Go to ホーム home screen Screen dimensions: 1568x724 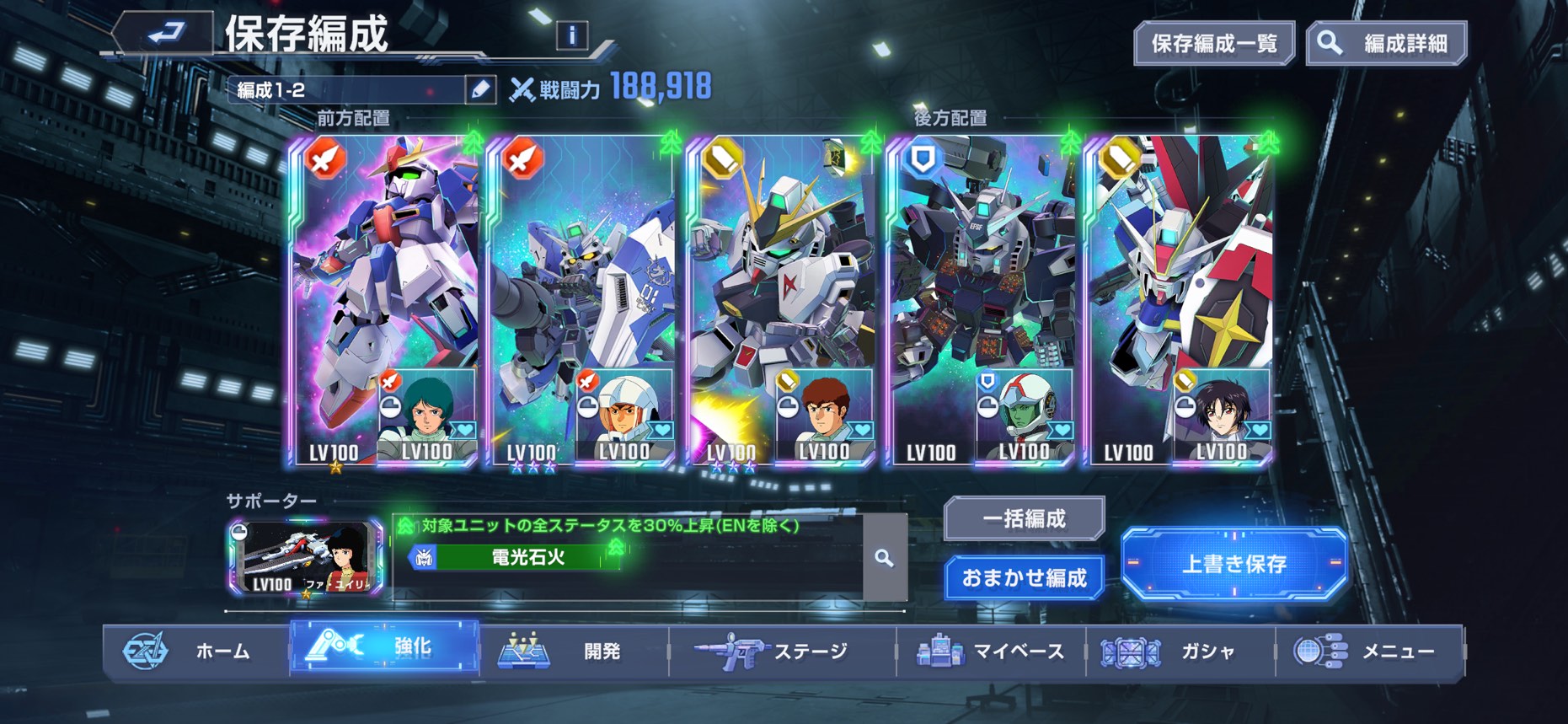coord(195,651)
